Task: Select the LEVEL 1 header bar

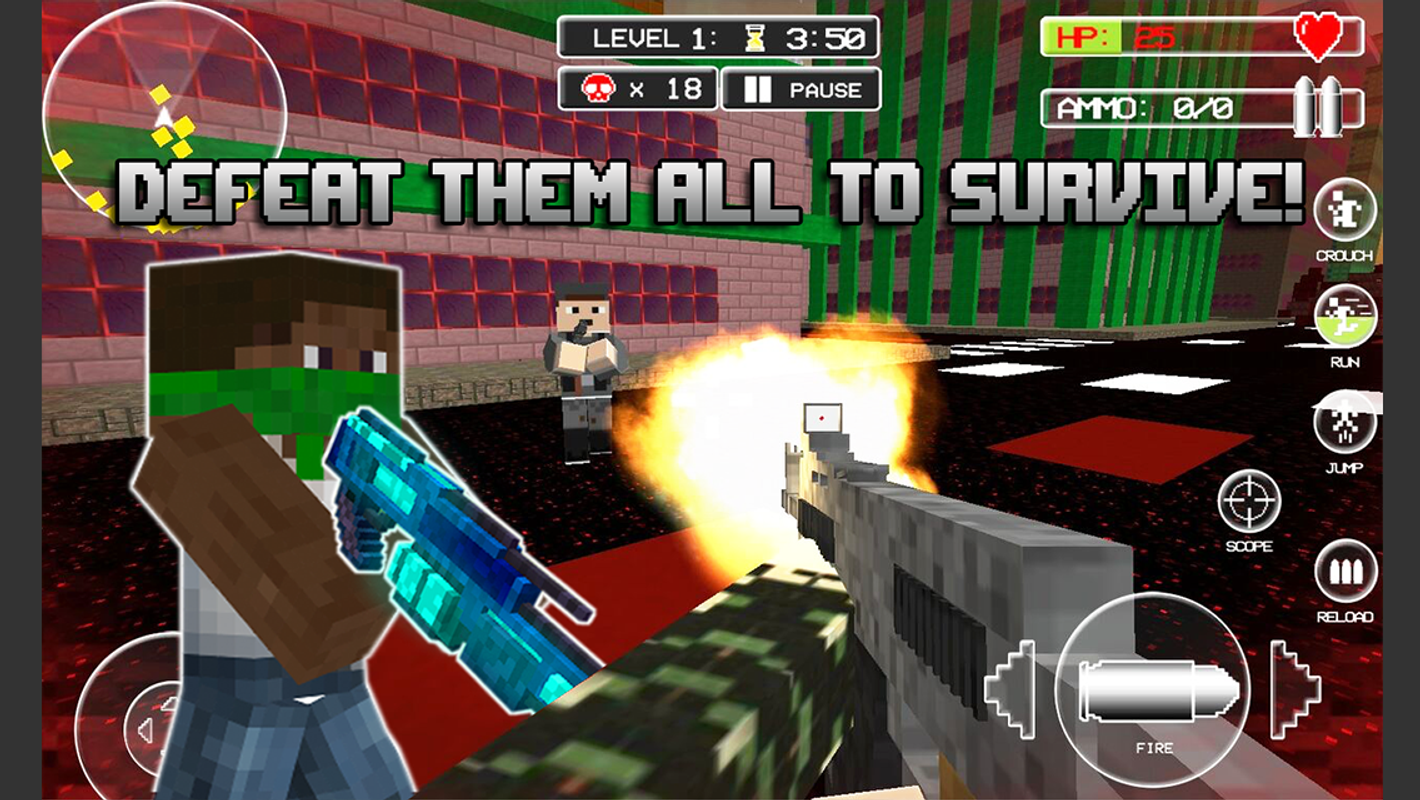Action: coord(720,38)
